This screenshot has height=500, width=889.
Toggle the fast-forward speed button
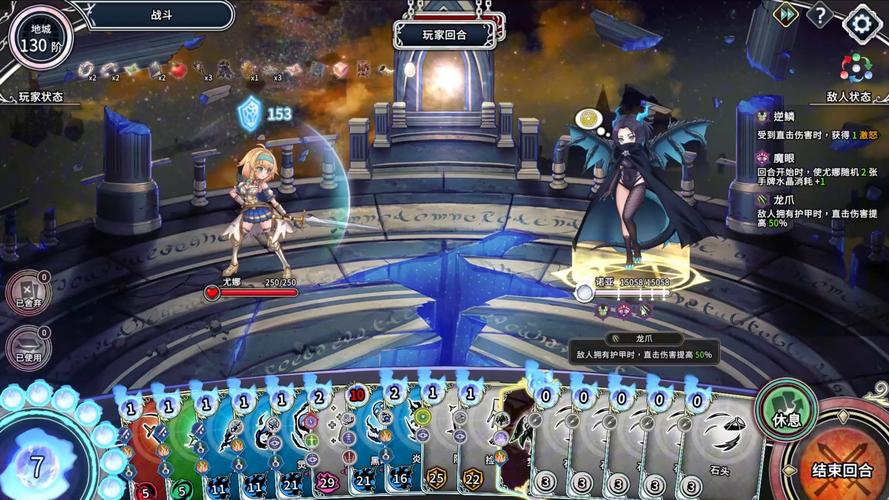click(787, 14)
